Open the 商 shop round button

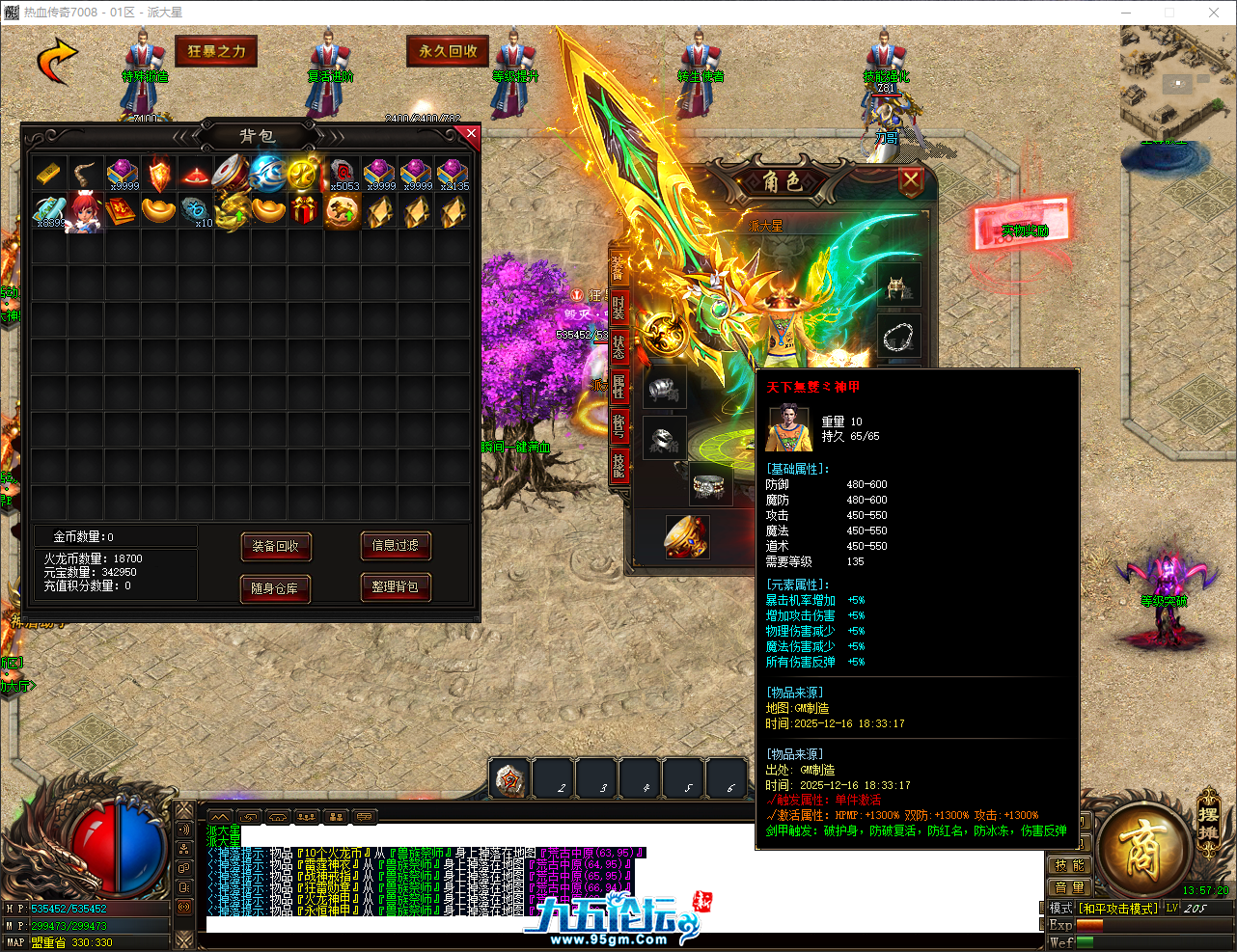[x=1141, y=849]
